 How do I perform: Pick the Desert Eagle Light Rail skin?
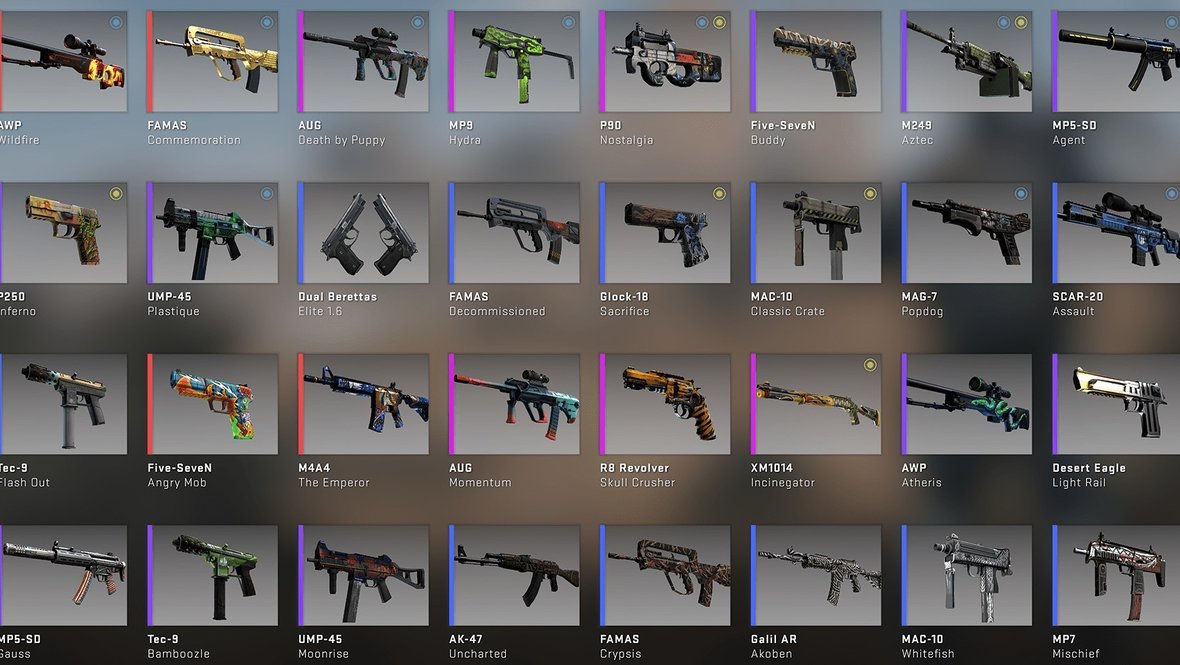point(1117,404)
